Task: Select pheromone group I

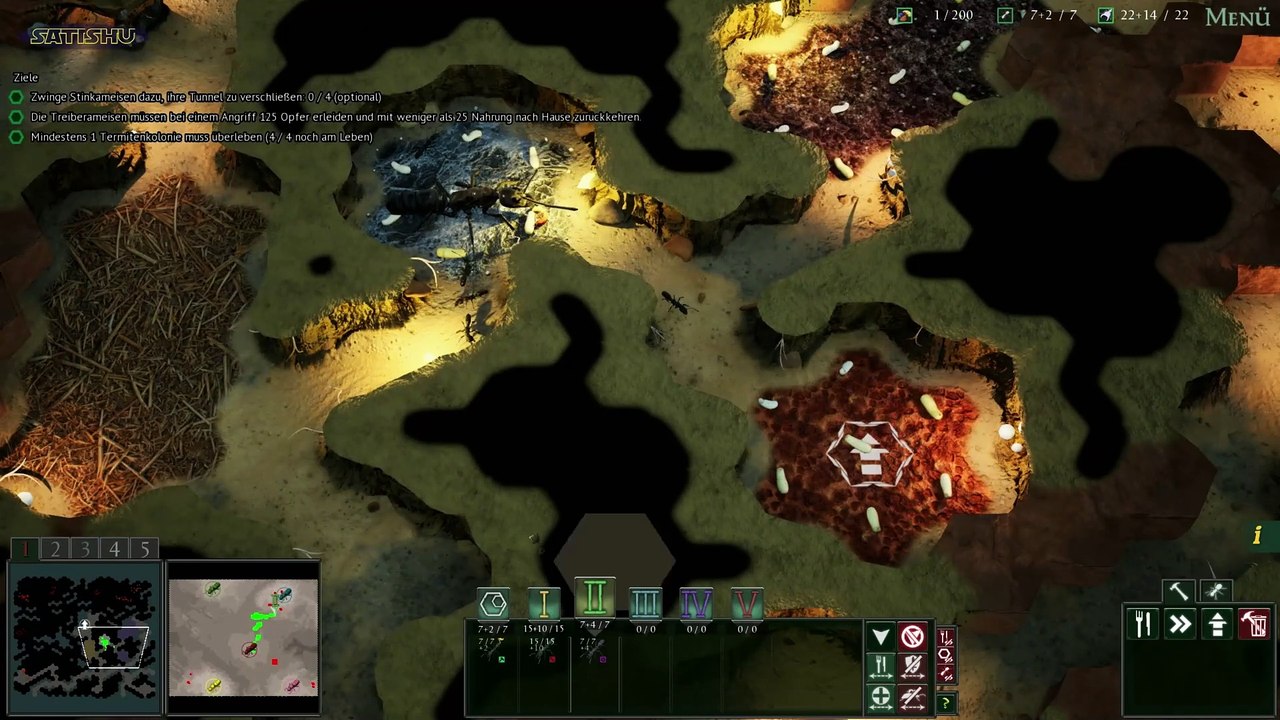Action: (544, 603)
